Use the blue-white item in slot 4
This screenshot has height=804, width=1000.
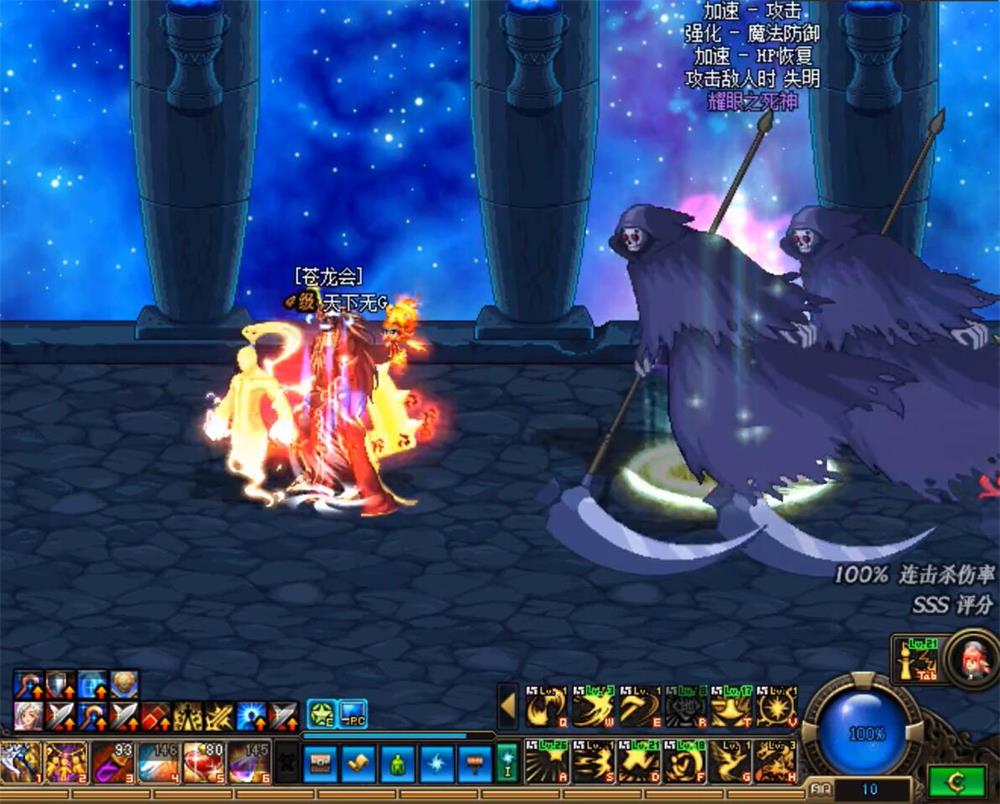[158, 762]
